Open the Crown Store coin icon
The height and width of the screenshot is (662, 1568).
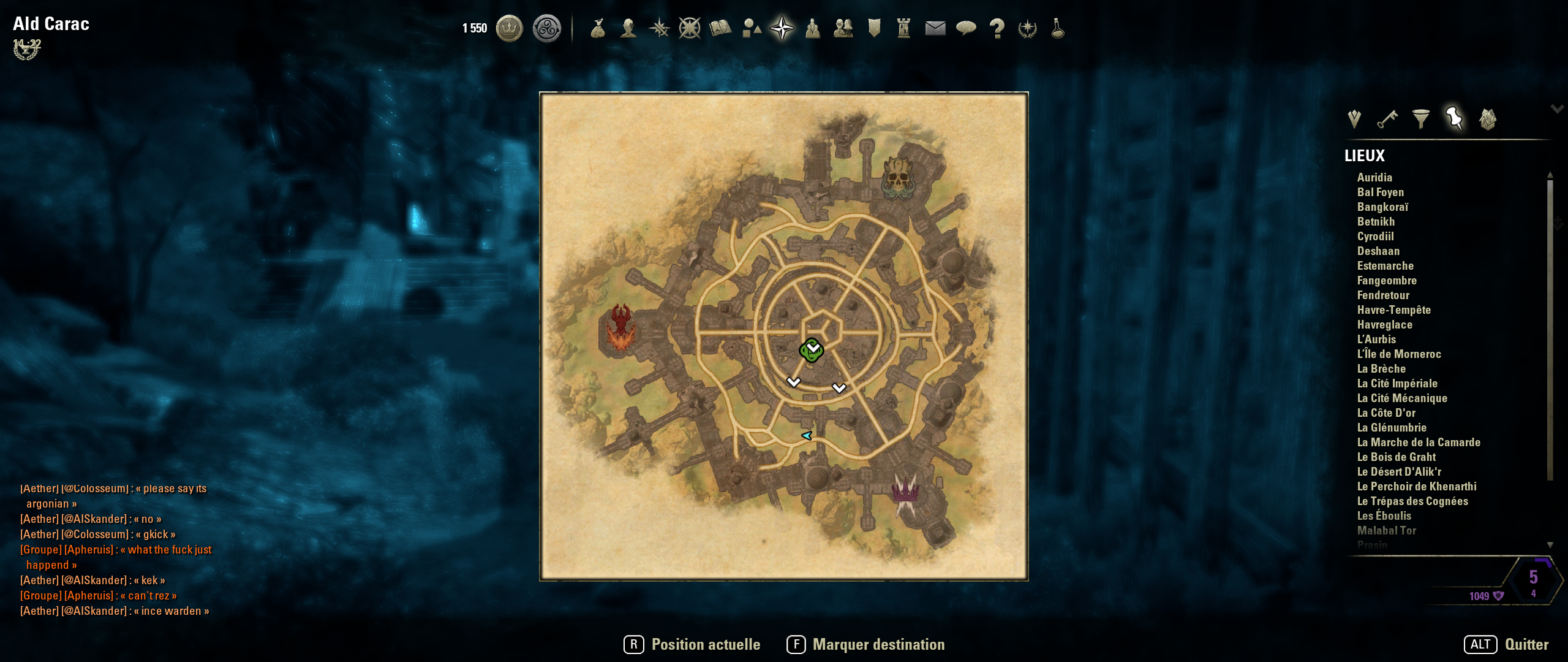(509, 28)
